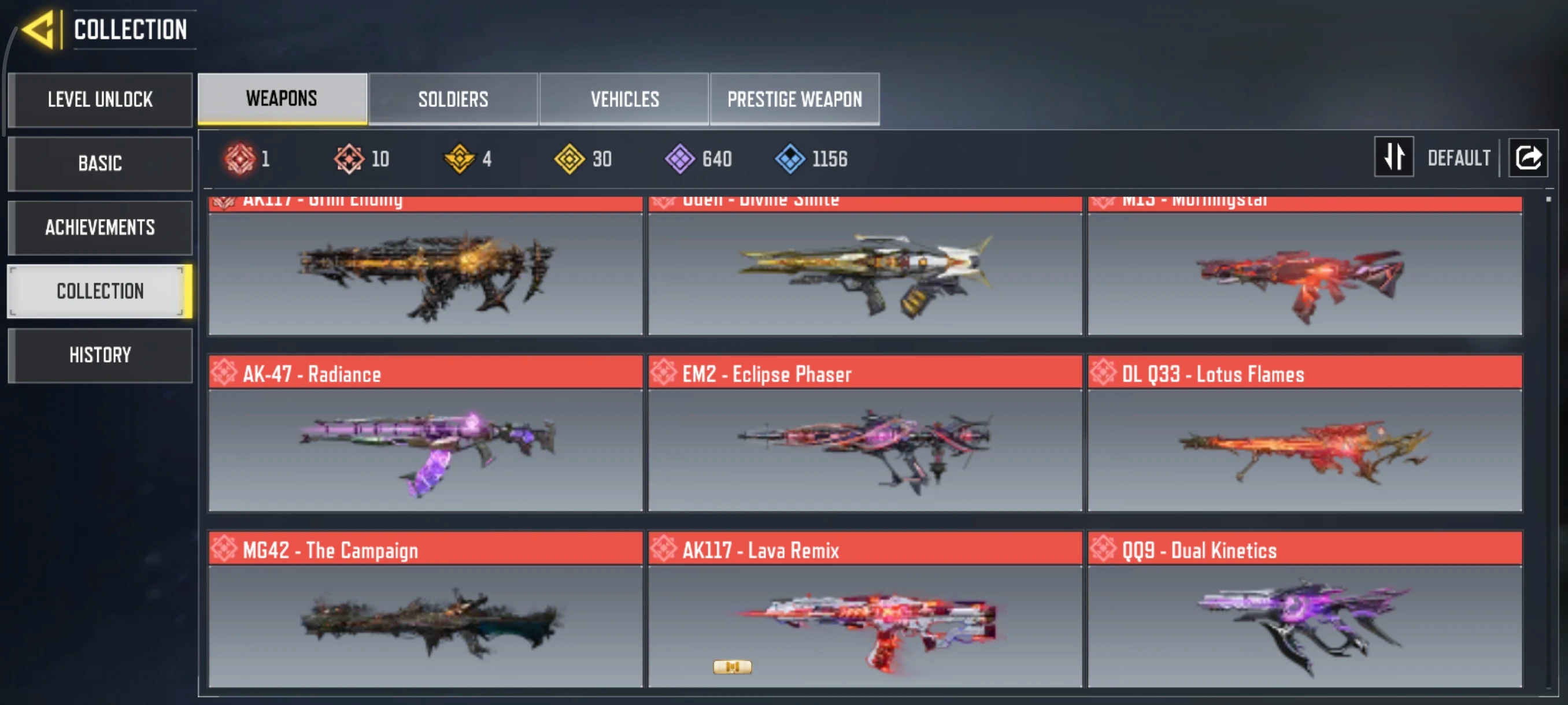Open the Prestige Weapon tab
This screenshot has height=705, width=1568.
point(794,99)
